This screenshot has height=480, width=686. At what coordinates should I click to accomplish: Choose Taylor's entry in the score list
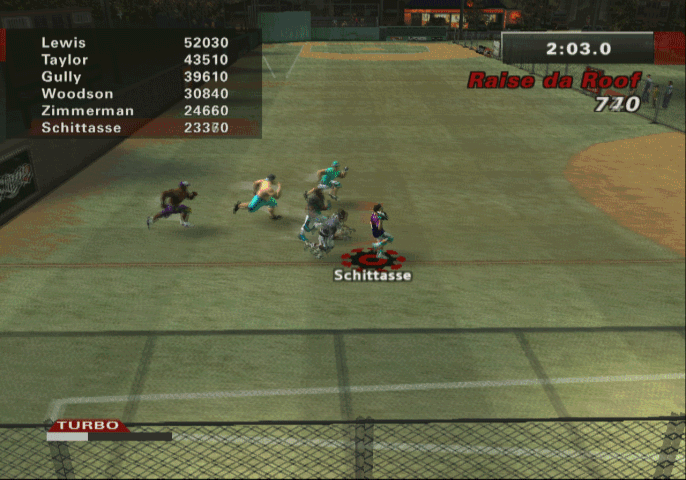point(135,60)
